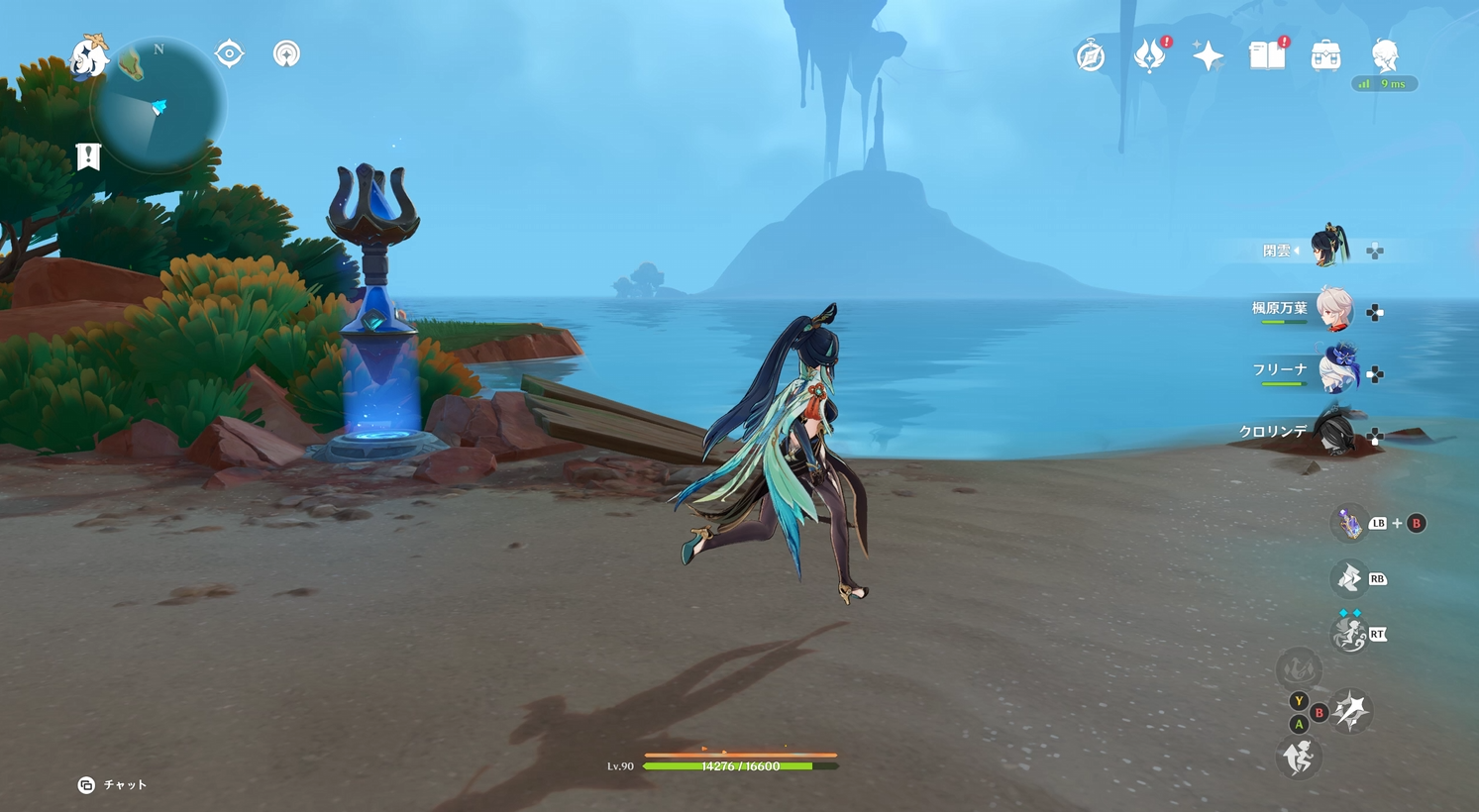
Task: Open the backpack inventory icon
Action: tap(1327, 56)
